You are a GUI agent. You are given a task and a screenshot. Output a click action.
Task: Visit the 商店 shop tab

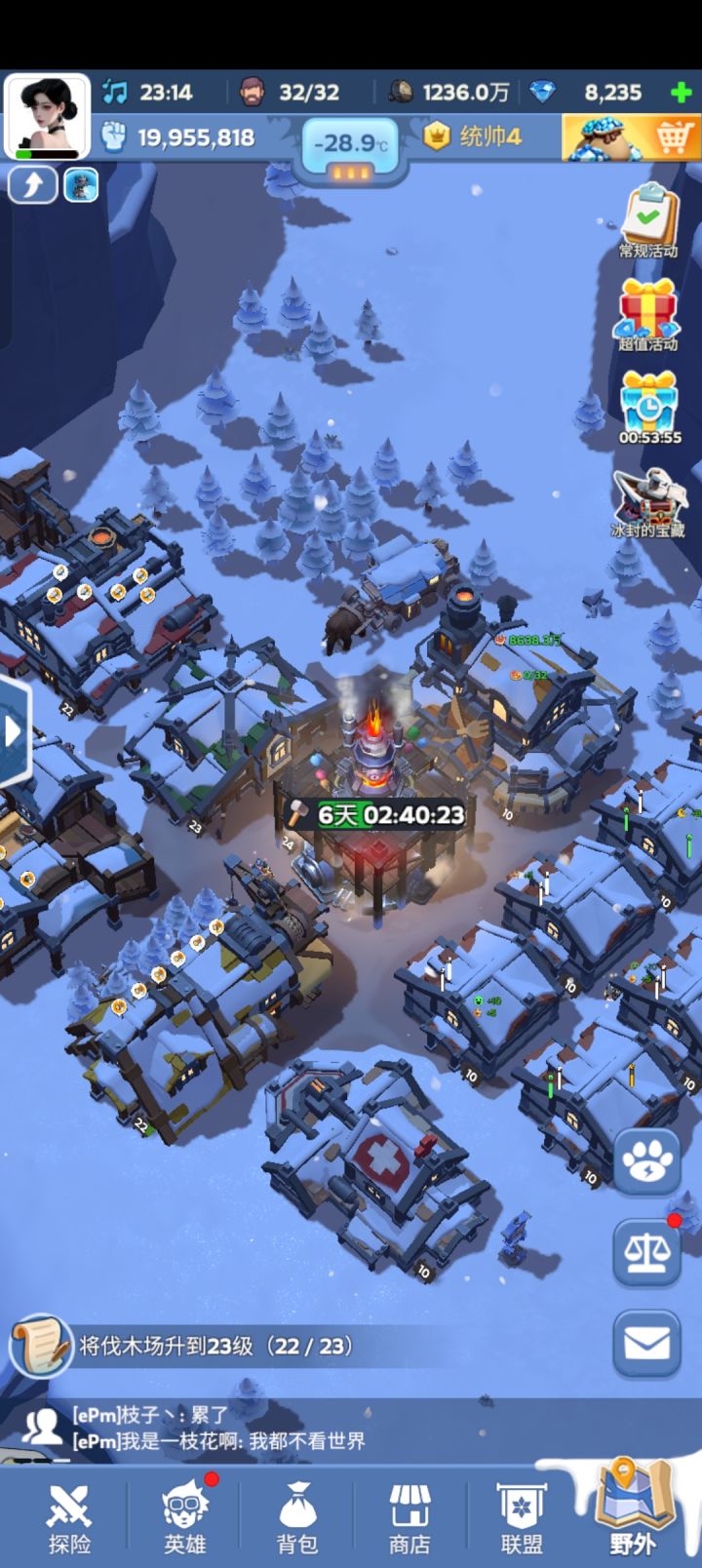tap(409, 1517)
